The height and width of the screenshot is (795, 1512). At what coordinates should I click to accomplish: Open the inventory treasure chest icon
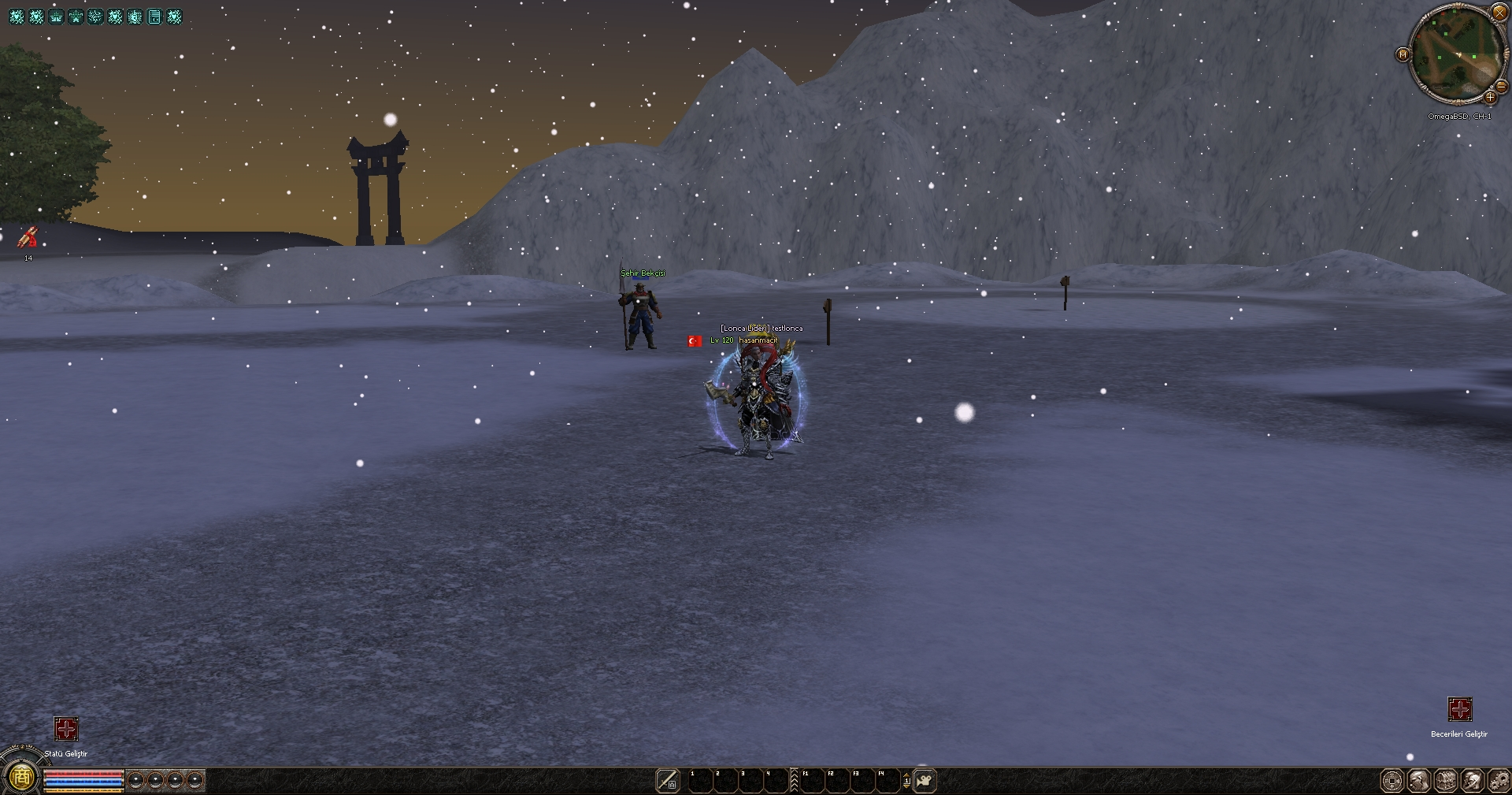1446,781
